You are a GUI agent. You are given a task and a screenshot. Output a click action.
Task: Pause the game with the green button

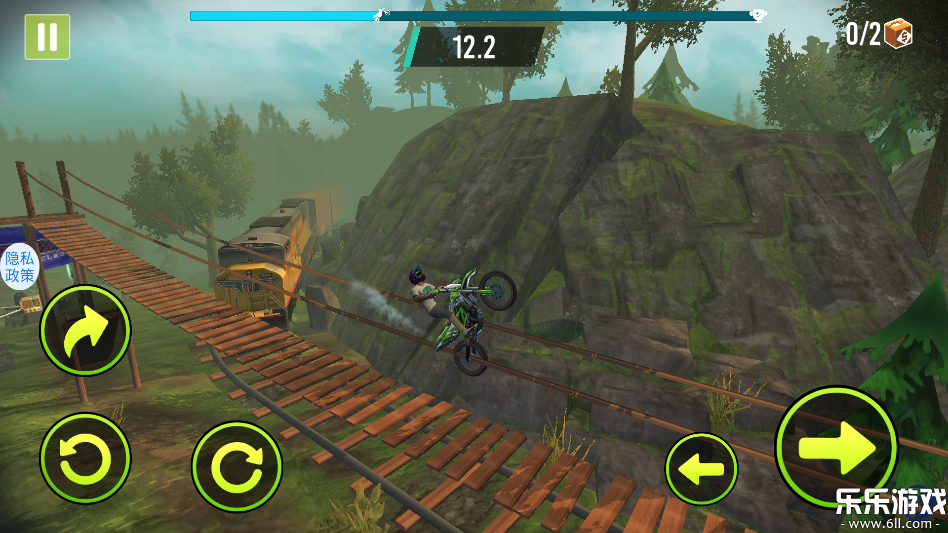tap(47, 37)
